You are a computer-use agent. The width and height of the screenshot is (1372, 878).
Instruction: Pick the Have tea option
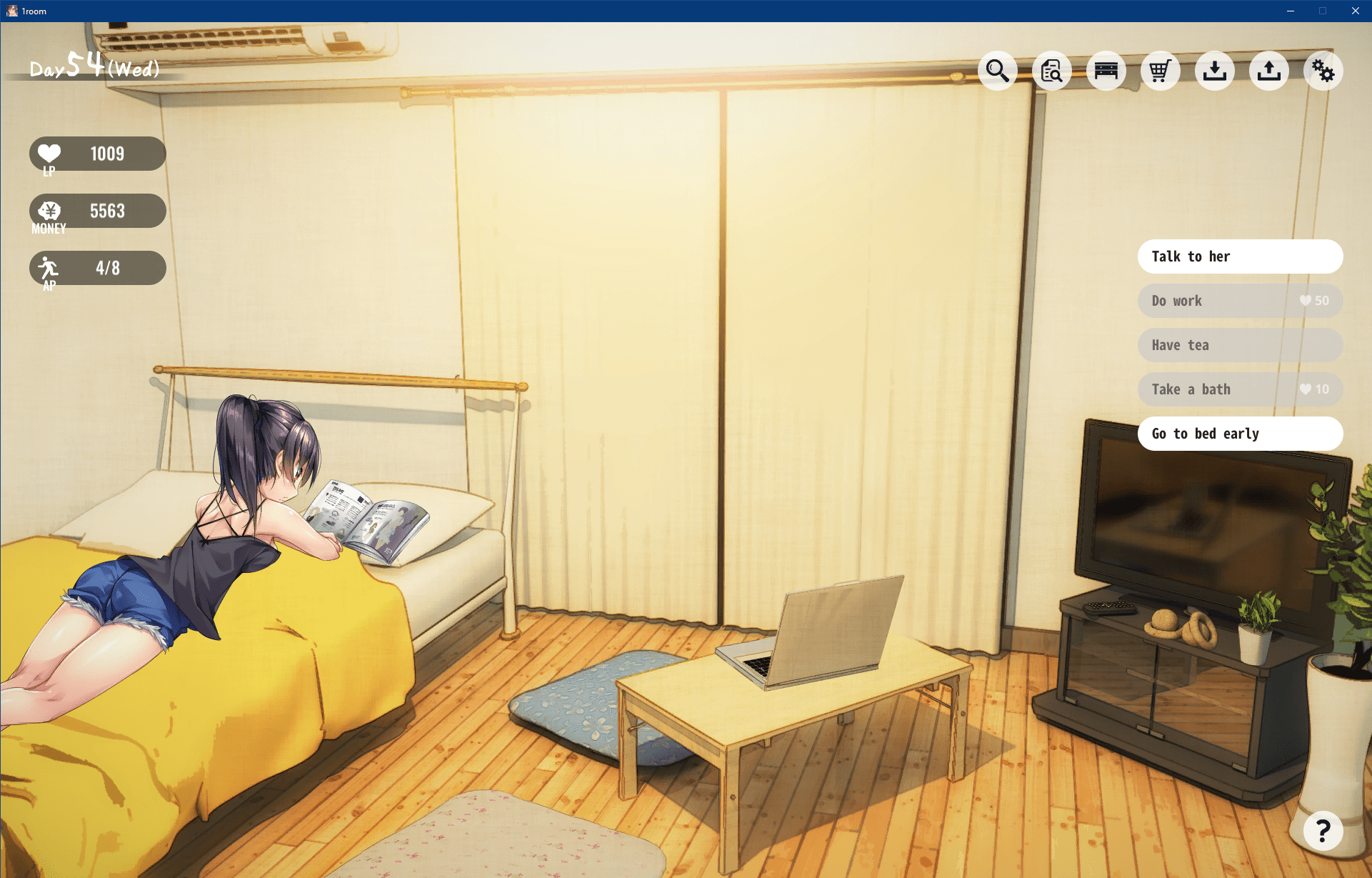[1240, 345]
